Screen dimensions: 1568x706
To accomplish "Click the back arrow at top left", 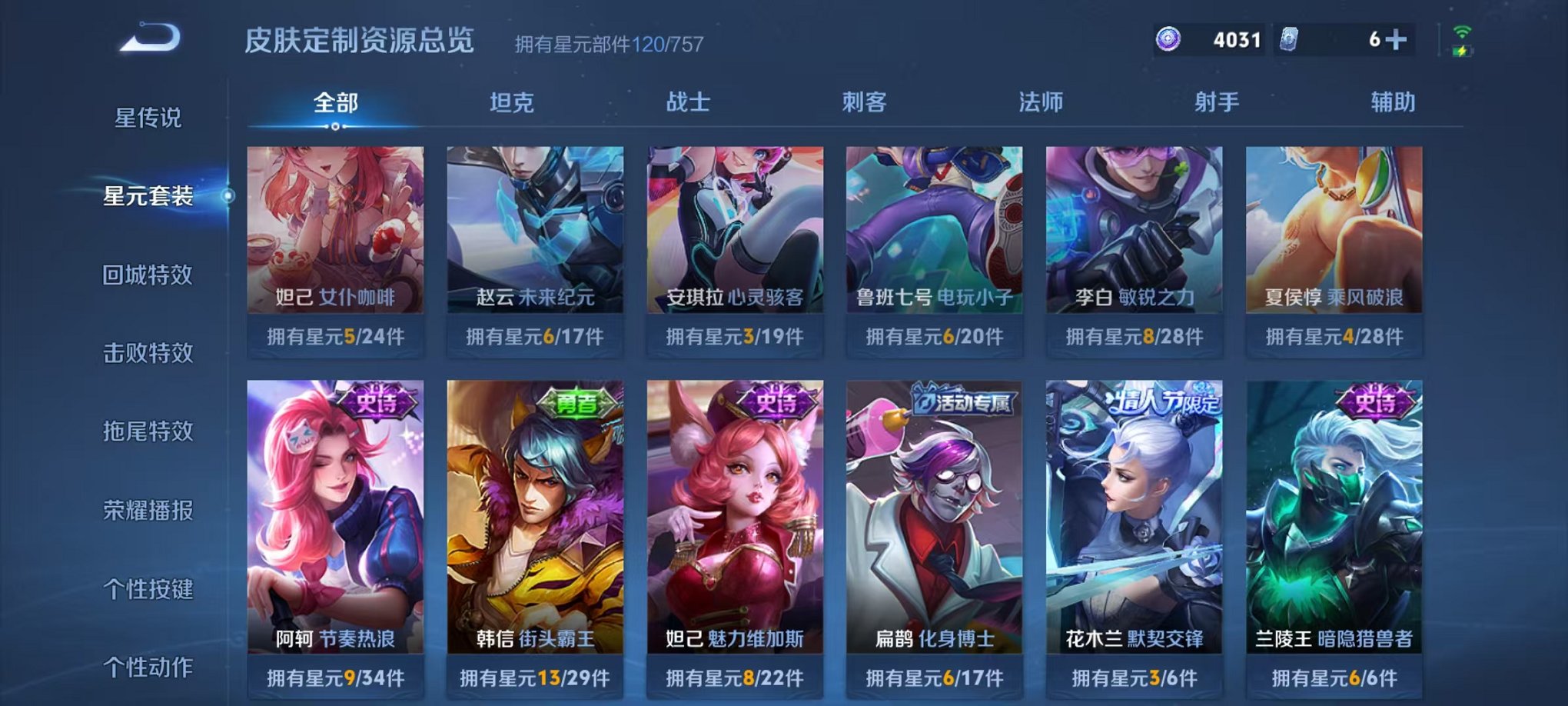I will click(151, 36).
